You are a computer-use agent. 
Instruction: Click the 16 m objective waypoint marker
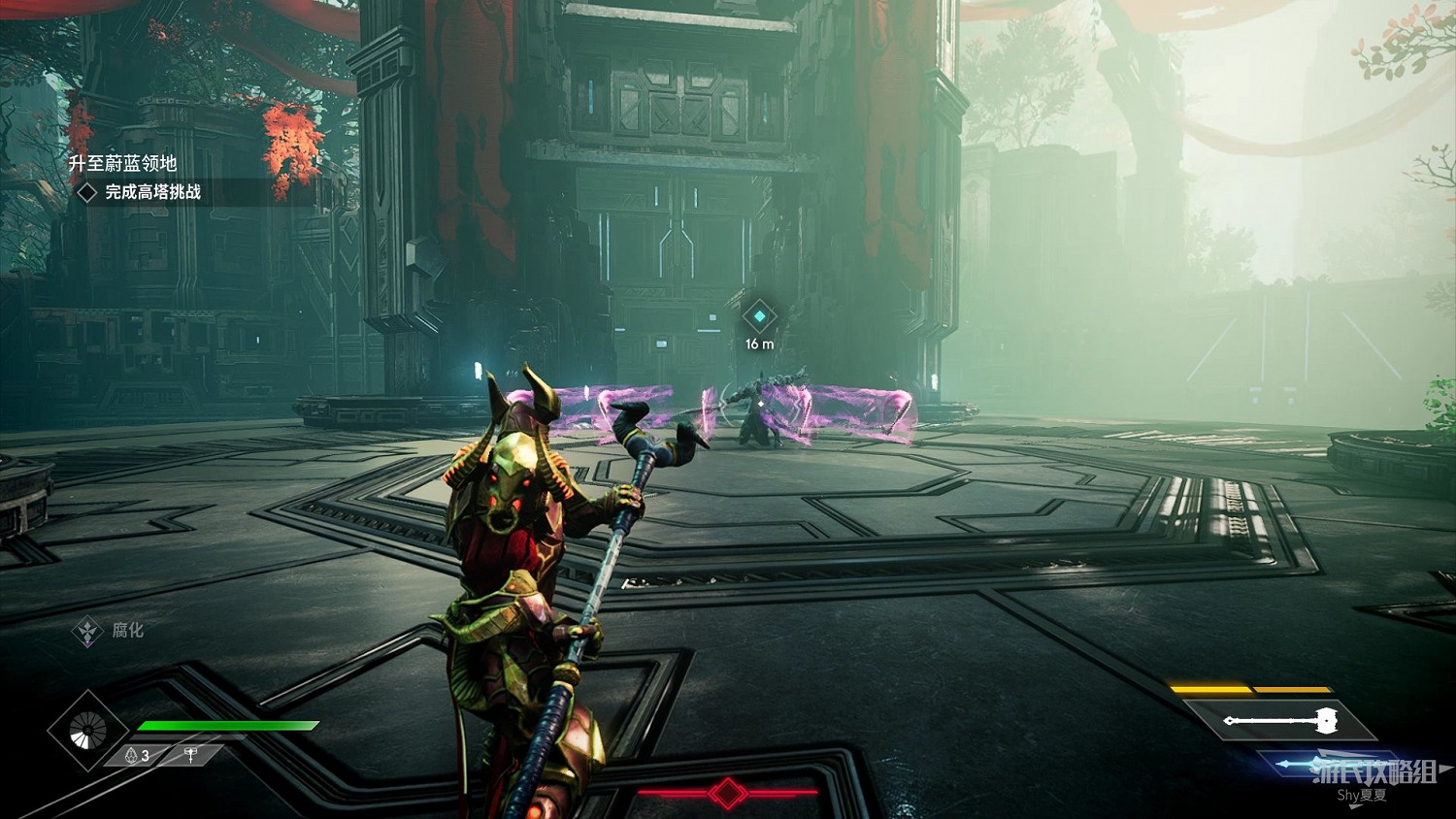[x=759, y=316]
